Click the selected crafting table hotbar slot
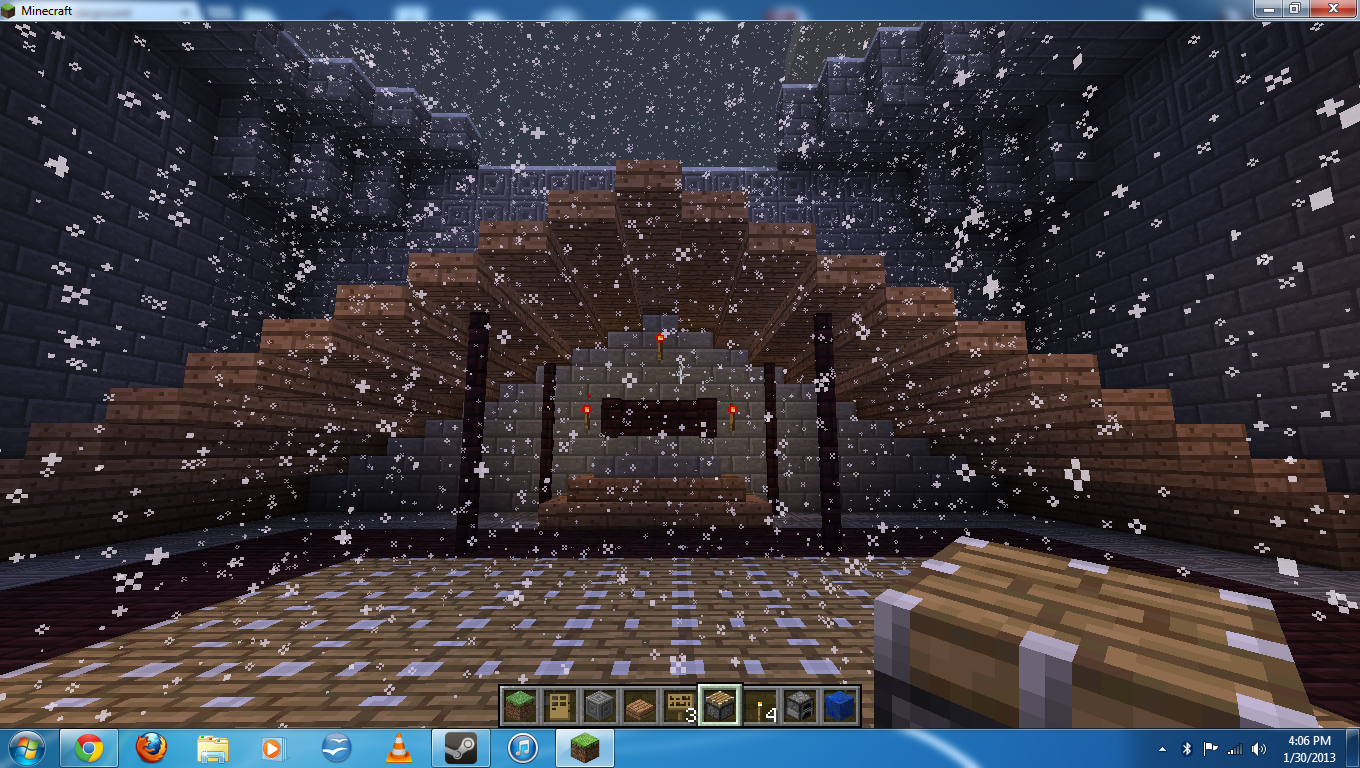Screen dimensions: 1360x768 click(720, 705)
